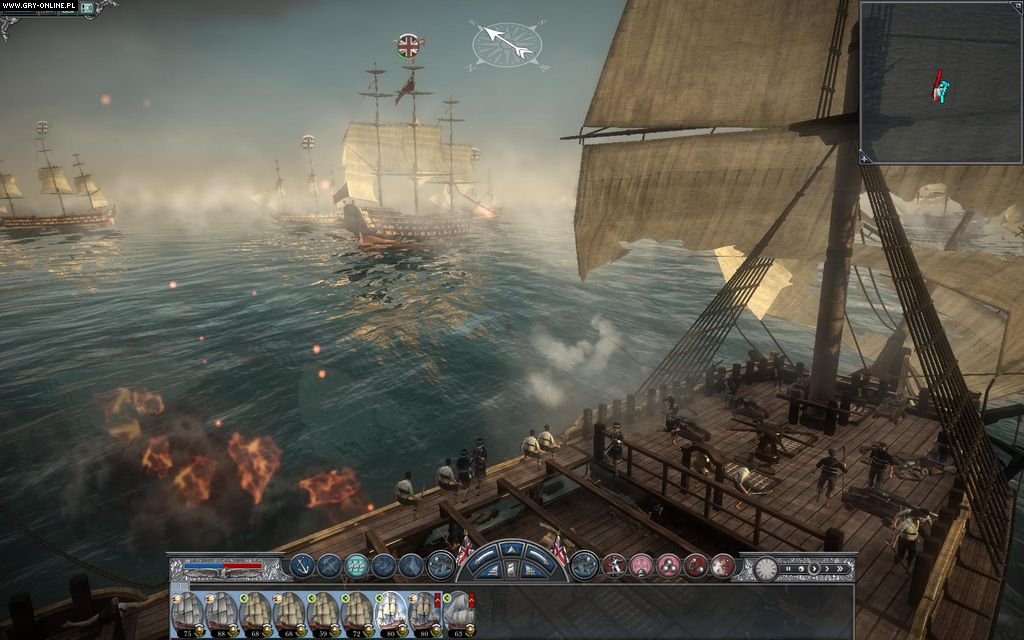Click the up-arrow sail control button

(x=512, y=550)
